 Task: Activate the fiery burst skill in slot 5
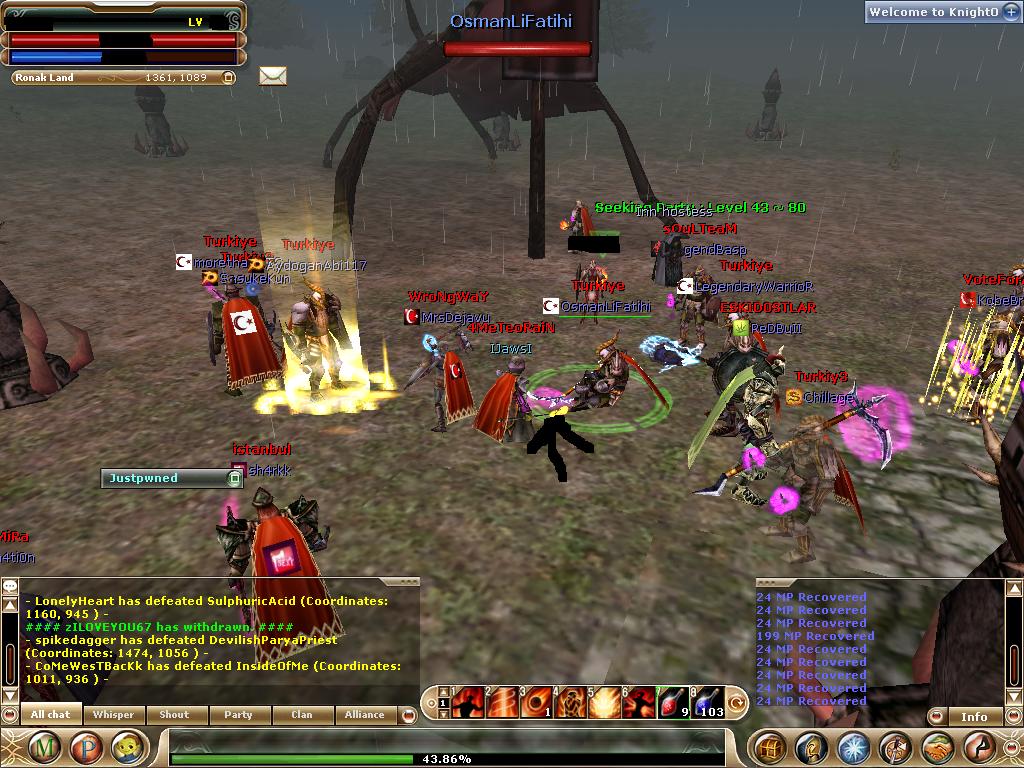603,704
